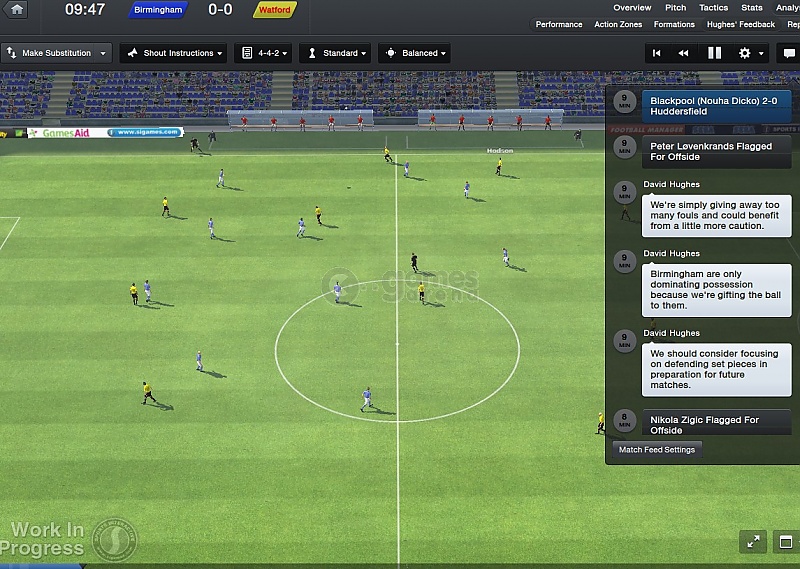Viewport: 800px width, 569px height.
Task: Open Shout Instructions dropdown
Action: coord(173,53)
